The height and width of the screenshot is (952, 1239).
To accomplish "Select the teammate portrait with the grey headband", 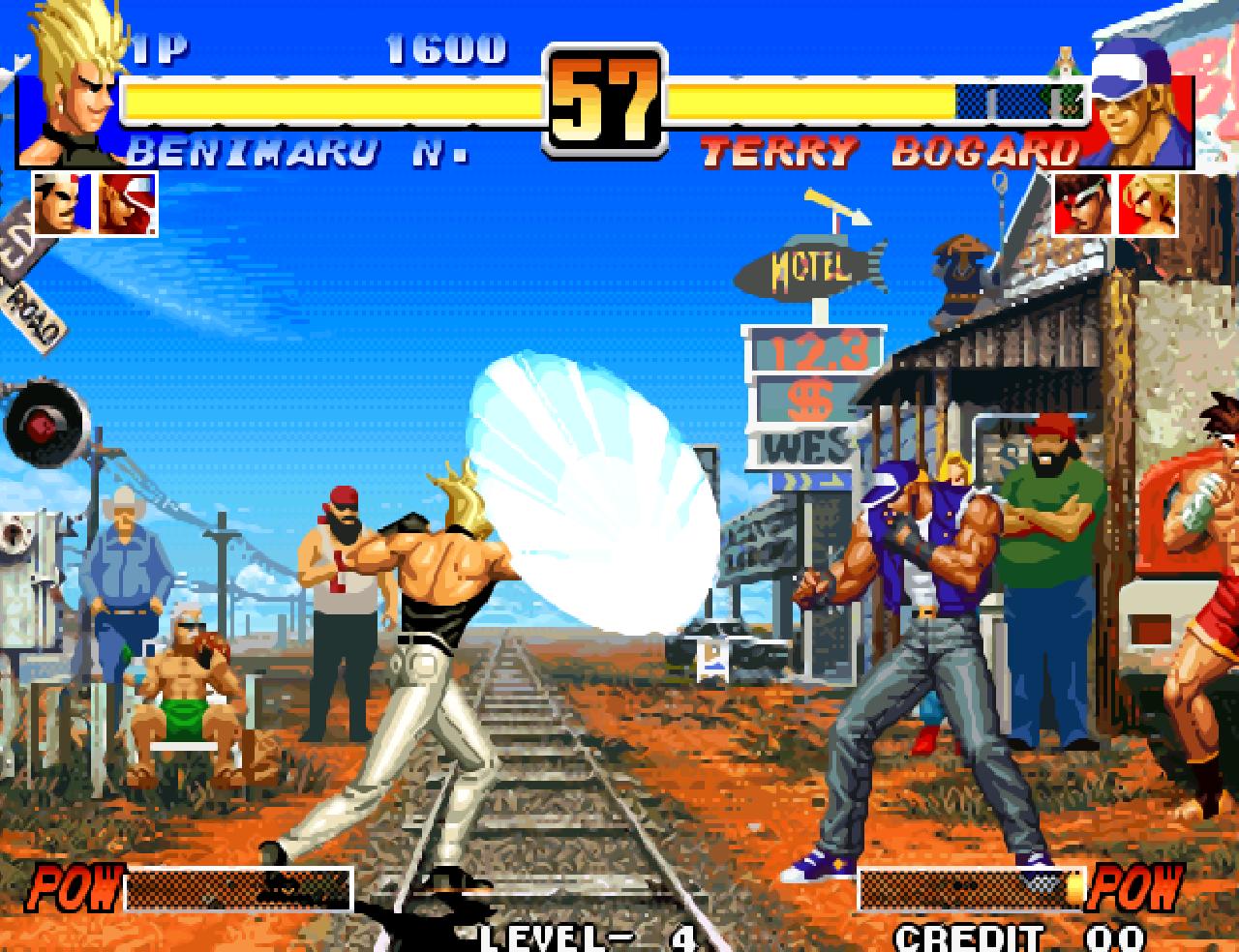I will (62, 203).
